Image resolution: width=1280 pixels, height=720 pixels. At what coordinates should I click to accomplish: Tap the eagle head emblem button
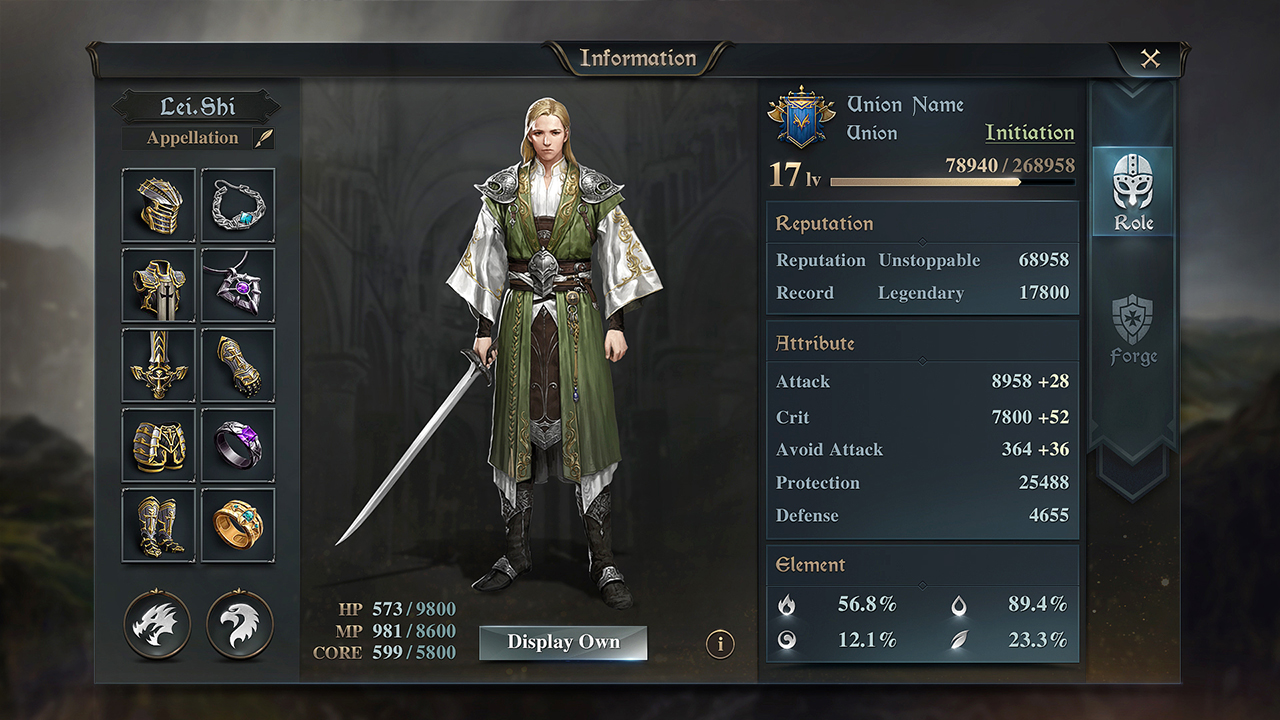coord(239,624)
